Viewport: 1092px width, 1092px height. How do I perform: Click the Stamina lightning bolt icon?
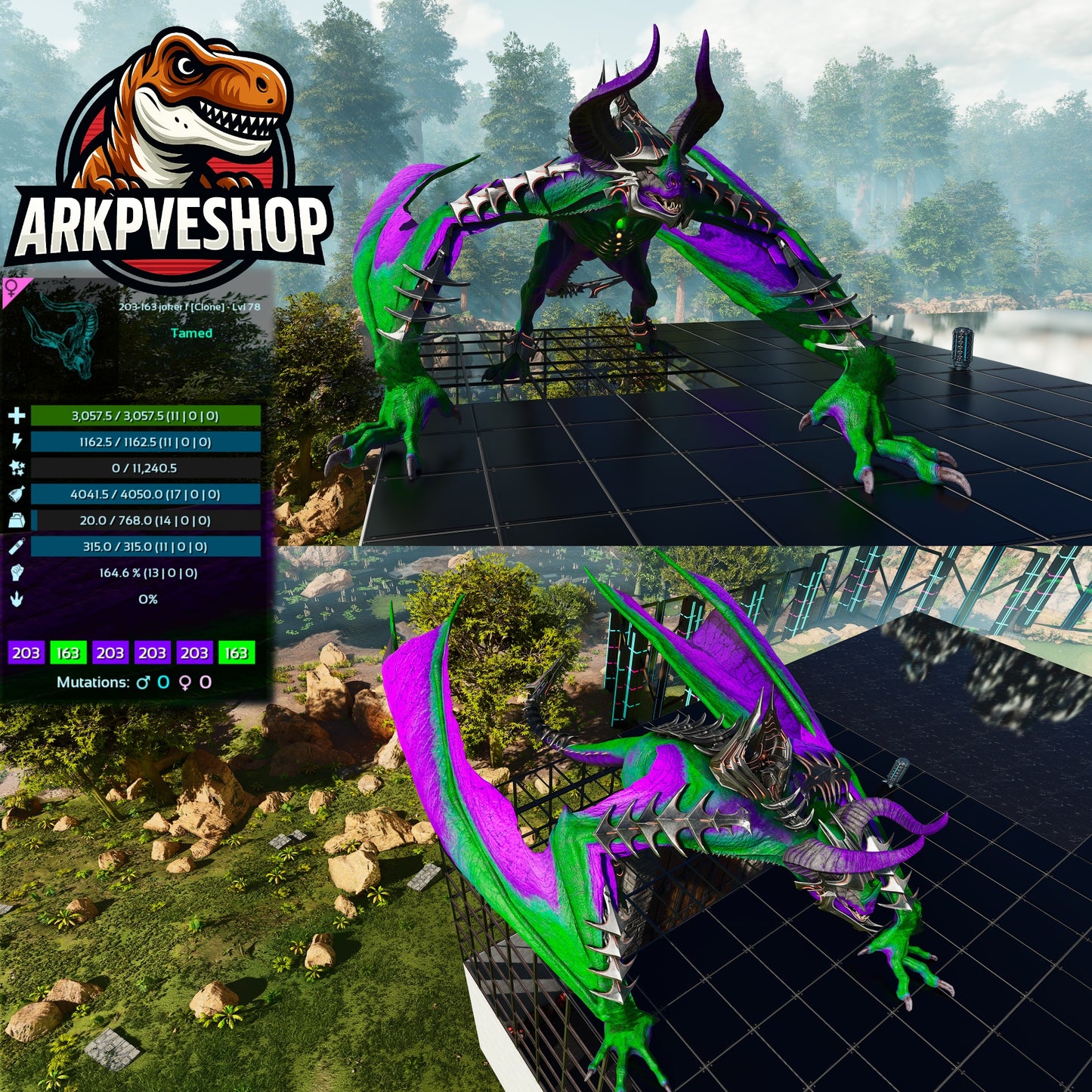(17, 442)
